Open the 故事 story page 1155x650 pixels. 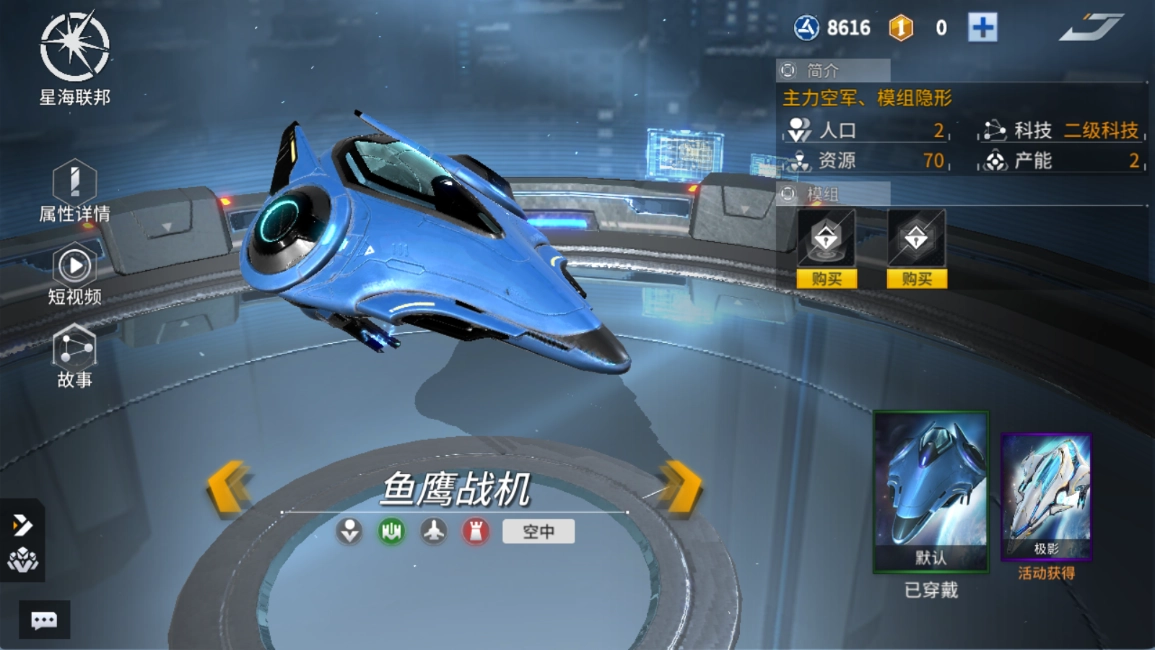click(x=75, y=356)
